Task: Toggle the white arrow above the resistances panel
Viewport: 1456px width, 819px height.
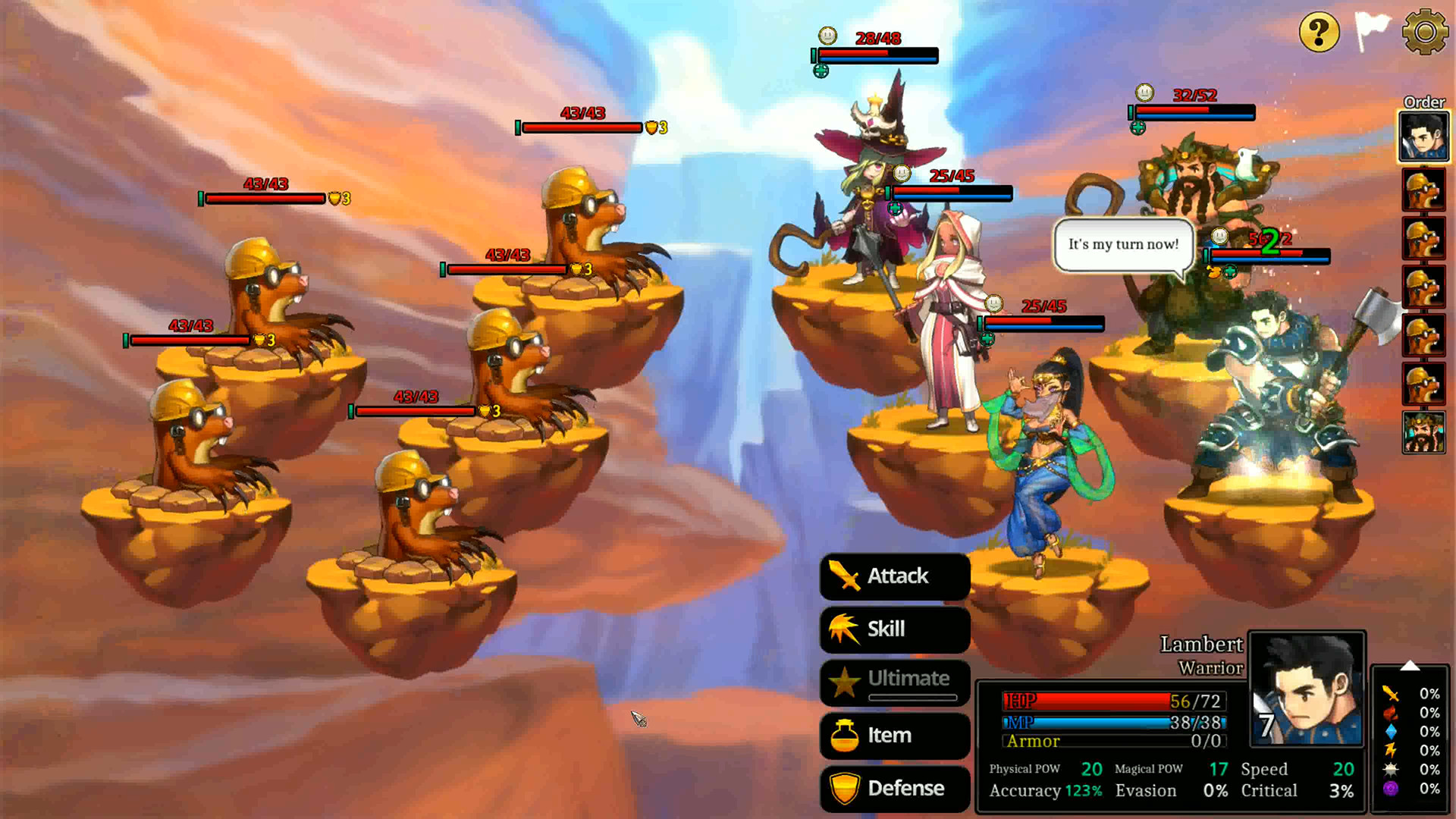Action: (x=1410, y=666)
